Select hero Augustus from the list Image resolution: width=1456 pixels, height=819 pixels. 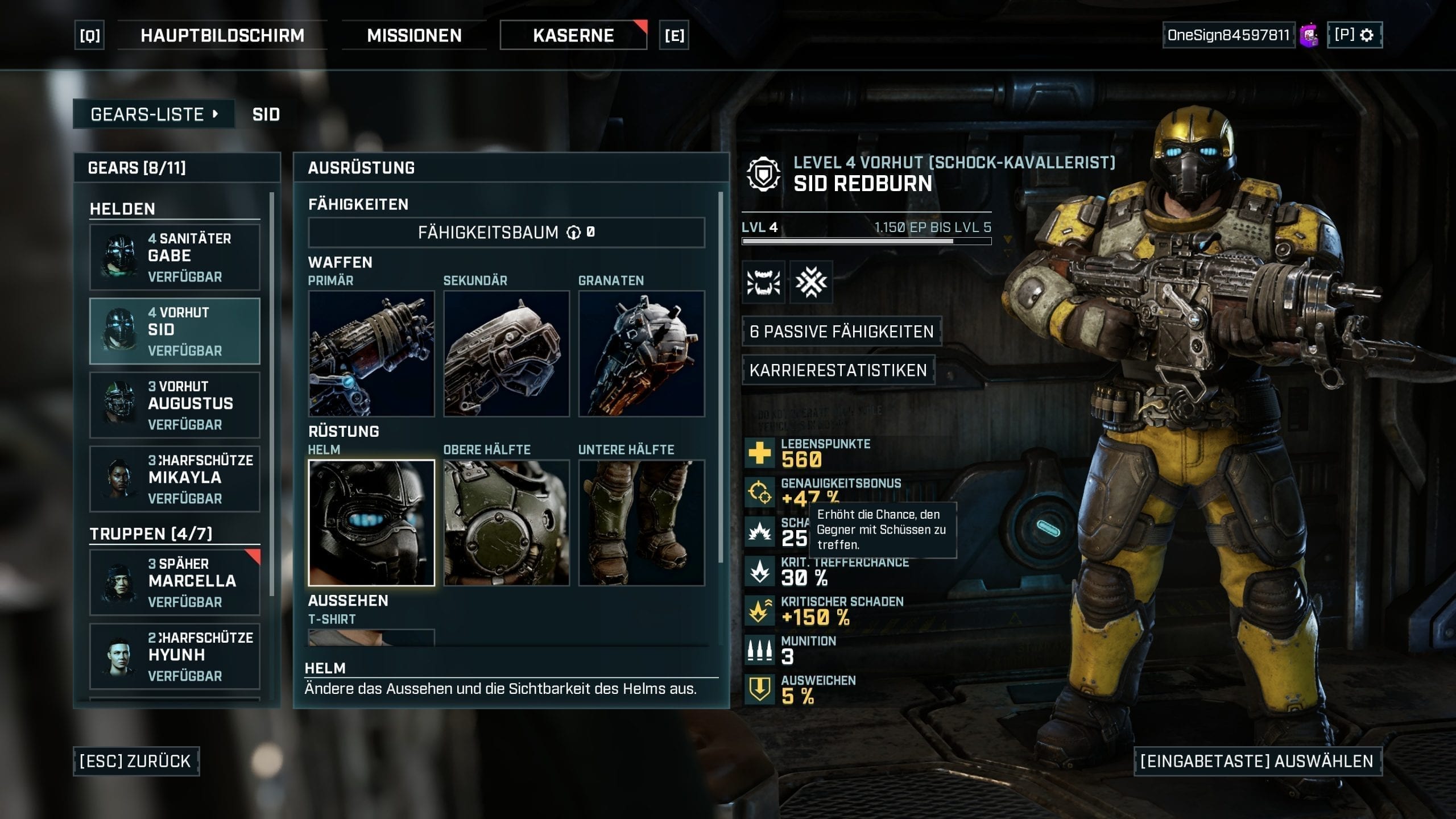pos(175,405)
